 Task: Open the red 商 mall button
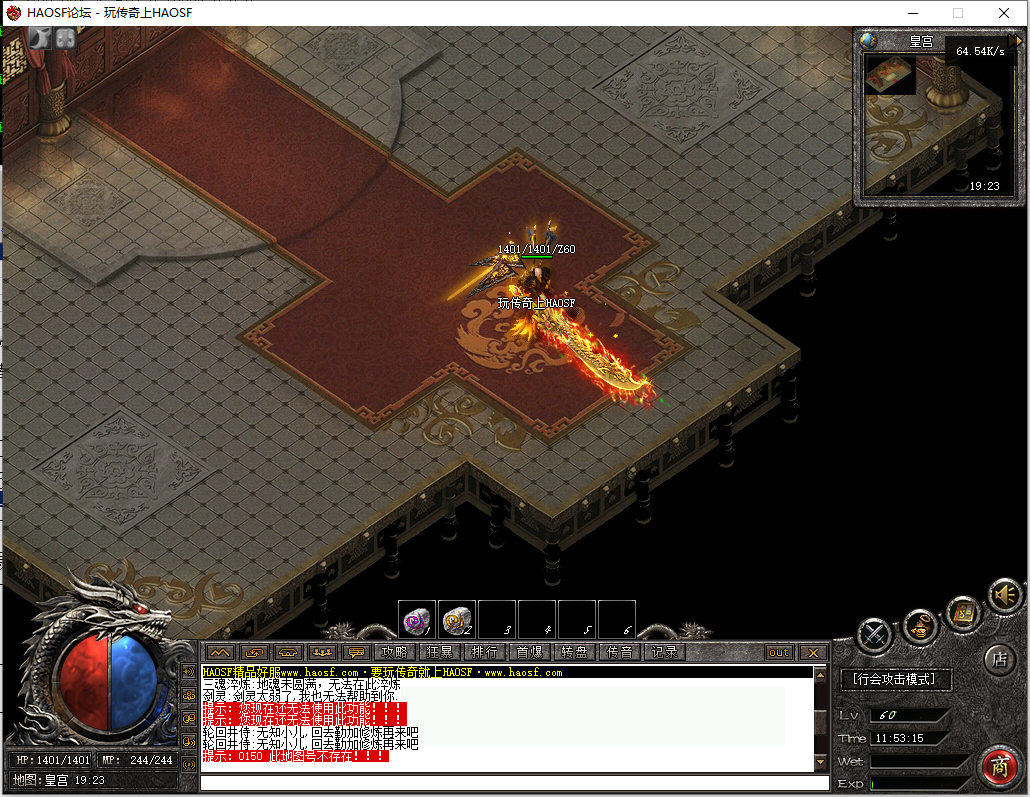[998, 767]
